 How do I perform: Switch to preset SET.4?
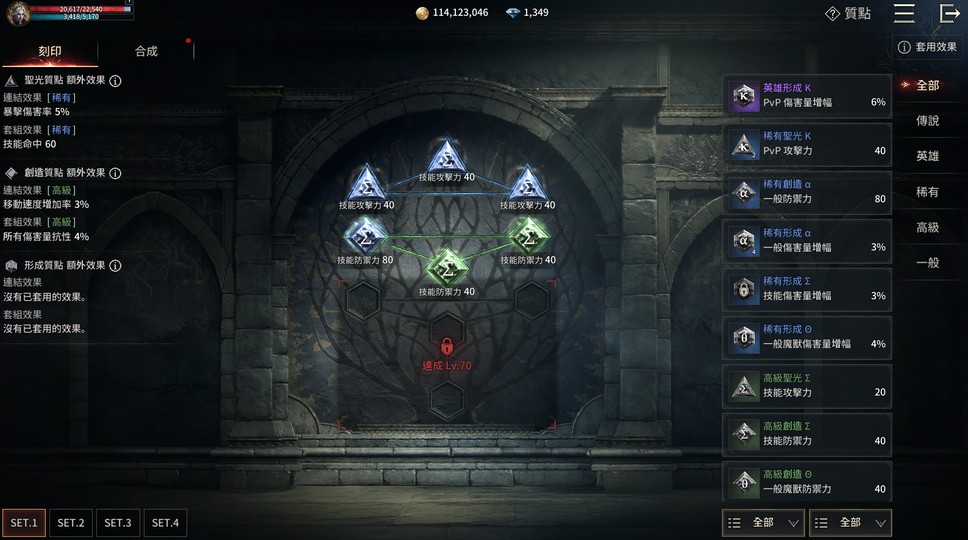[165, 523]
